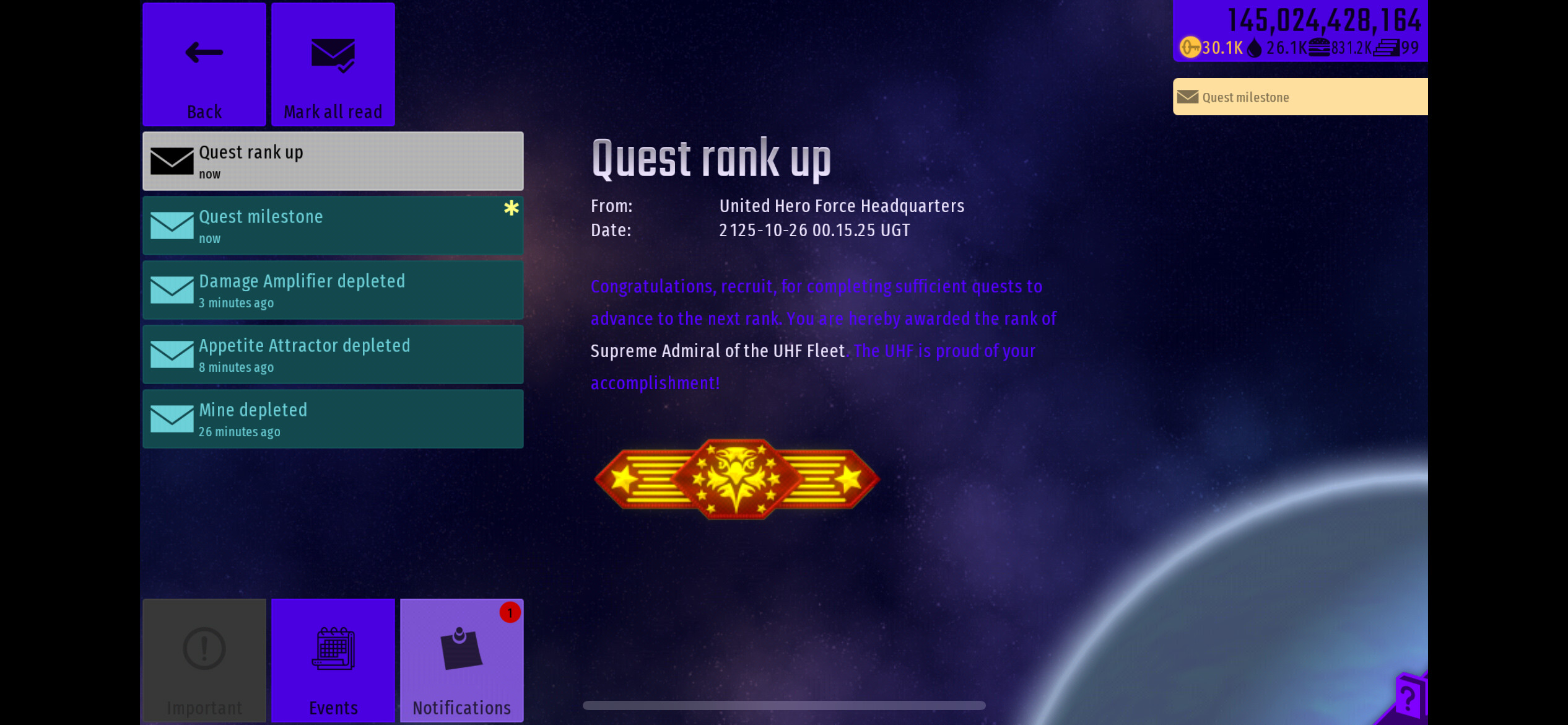Switch to the Notifications tab
The height and width of the screenshot is (725, 1568).
(461, 660)
